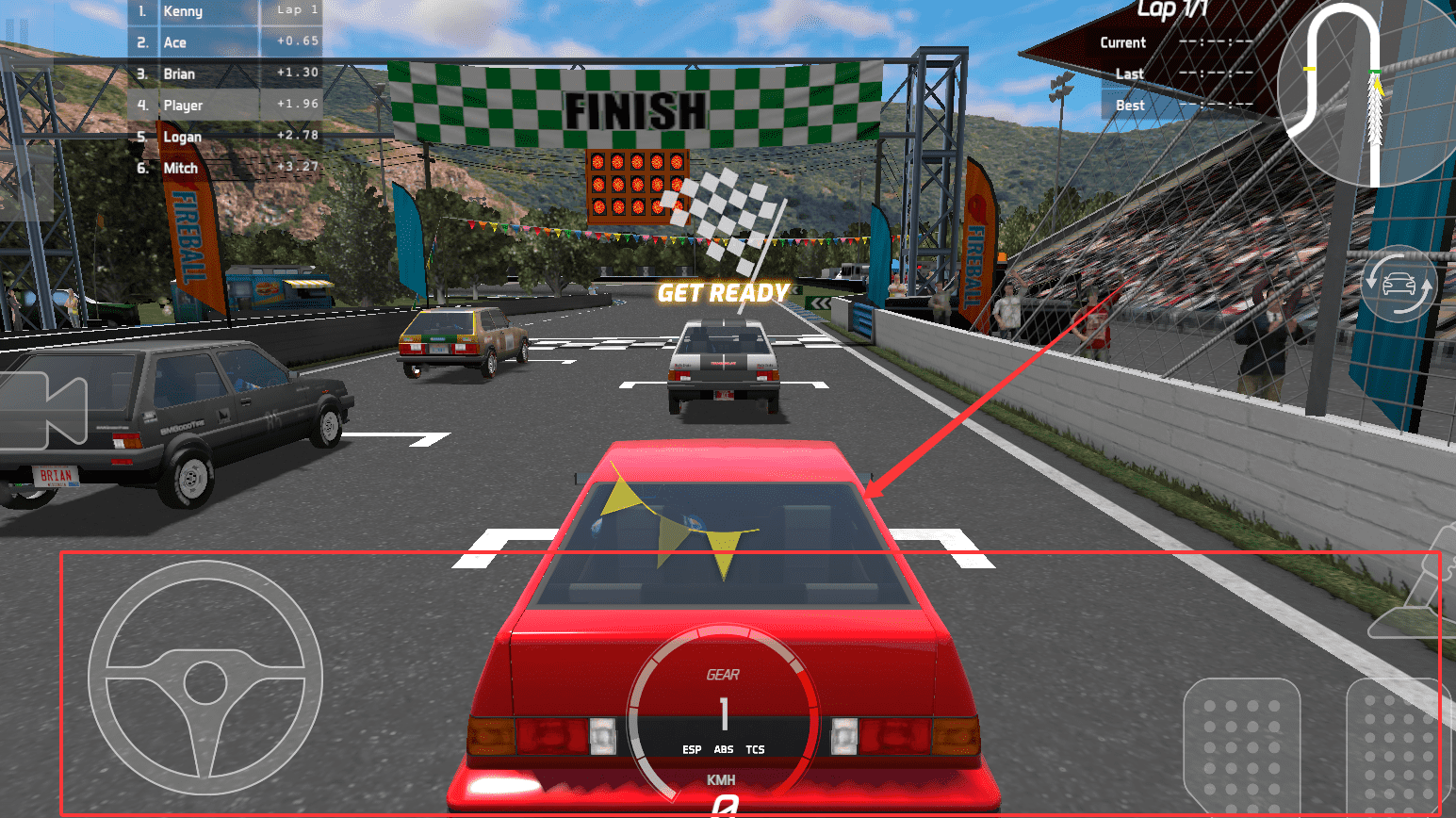Step on the accelerator pedal
Screen dimensions: 1456x818
point(1399,746)
